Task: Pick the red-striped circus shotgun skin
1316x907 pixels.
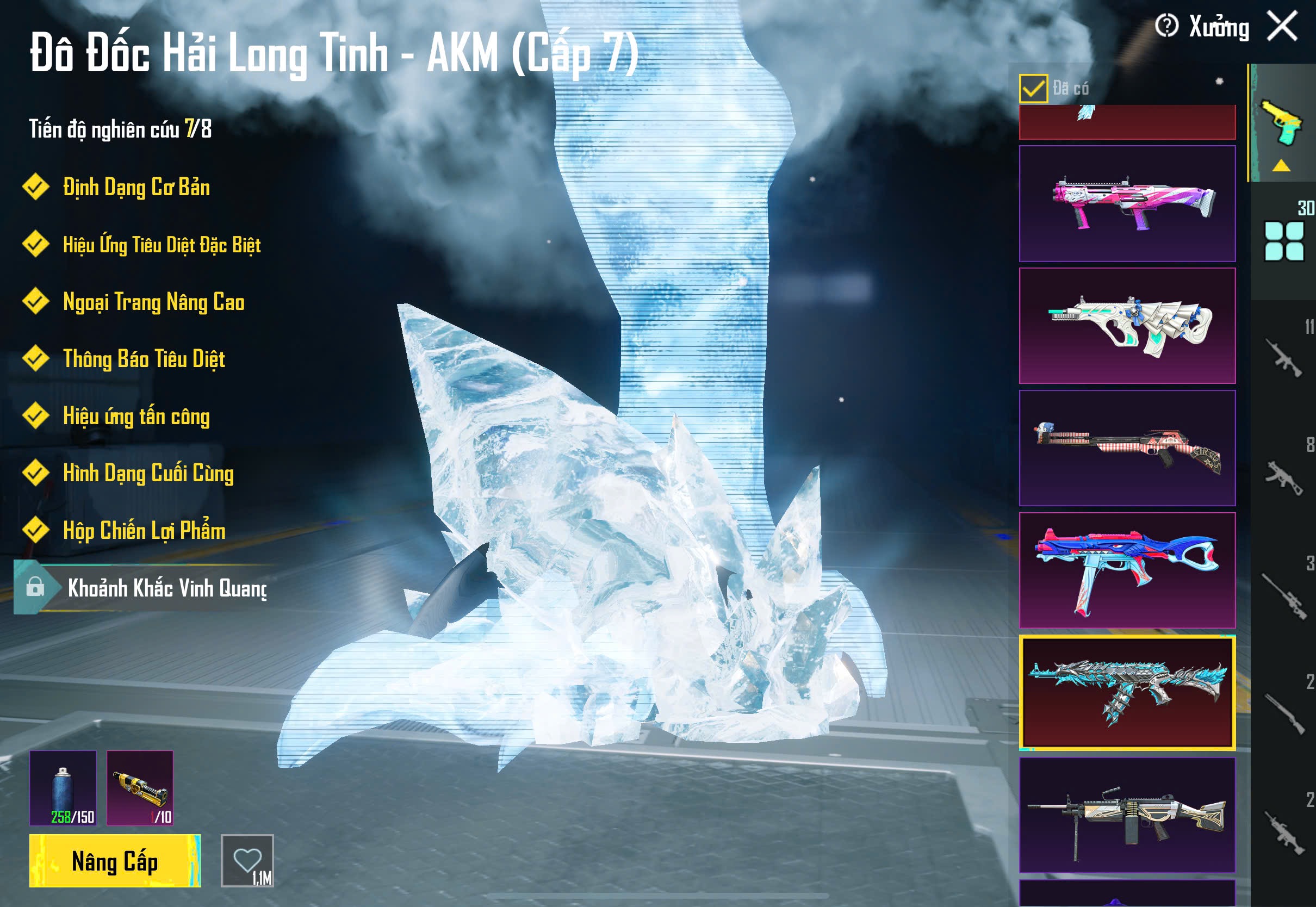Action: pyautogui.click(x=1127, y=448)
